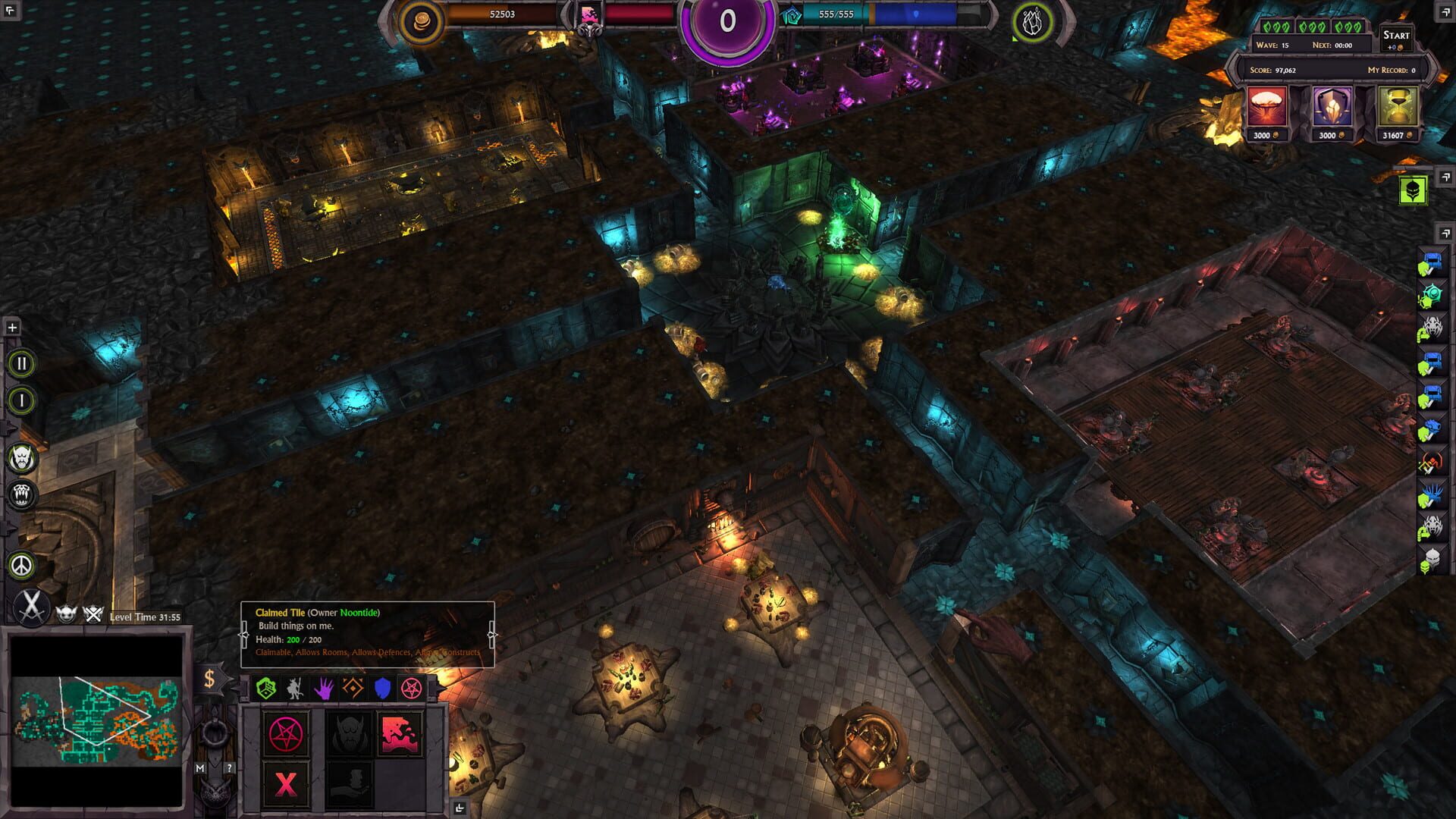Enable normal speed with the I button

click(23, 400)
